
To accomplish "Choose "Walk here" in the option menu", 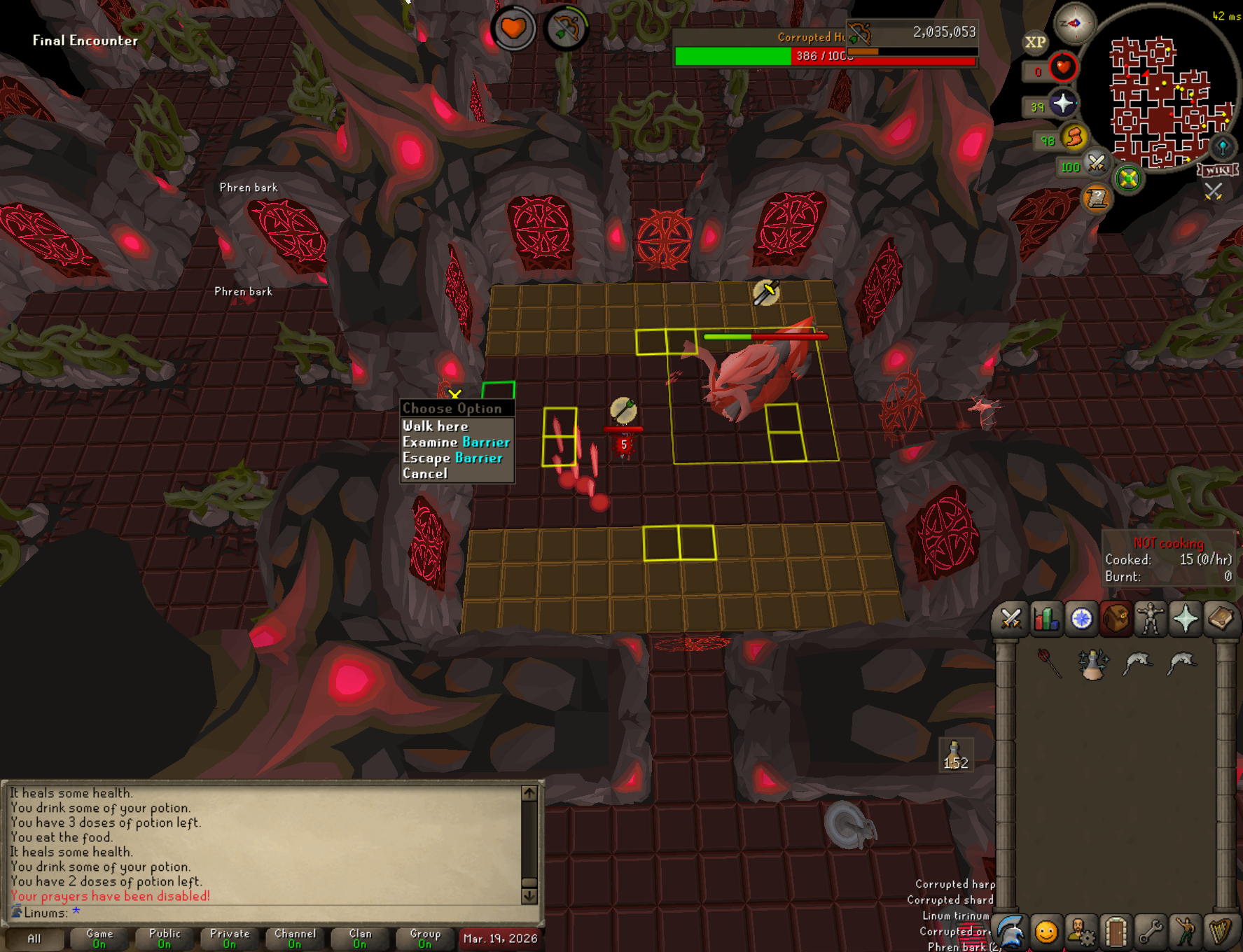I will 436,426.
